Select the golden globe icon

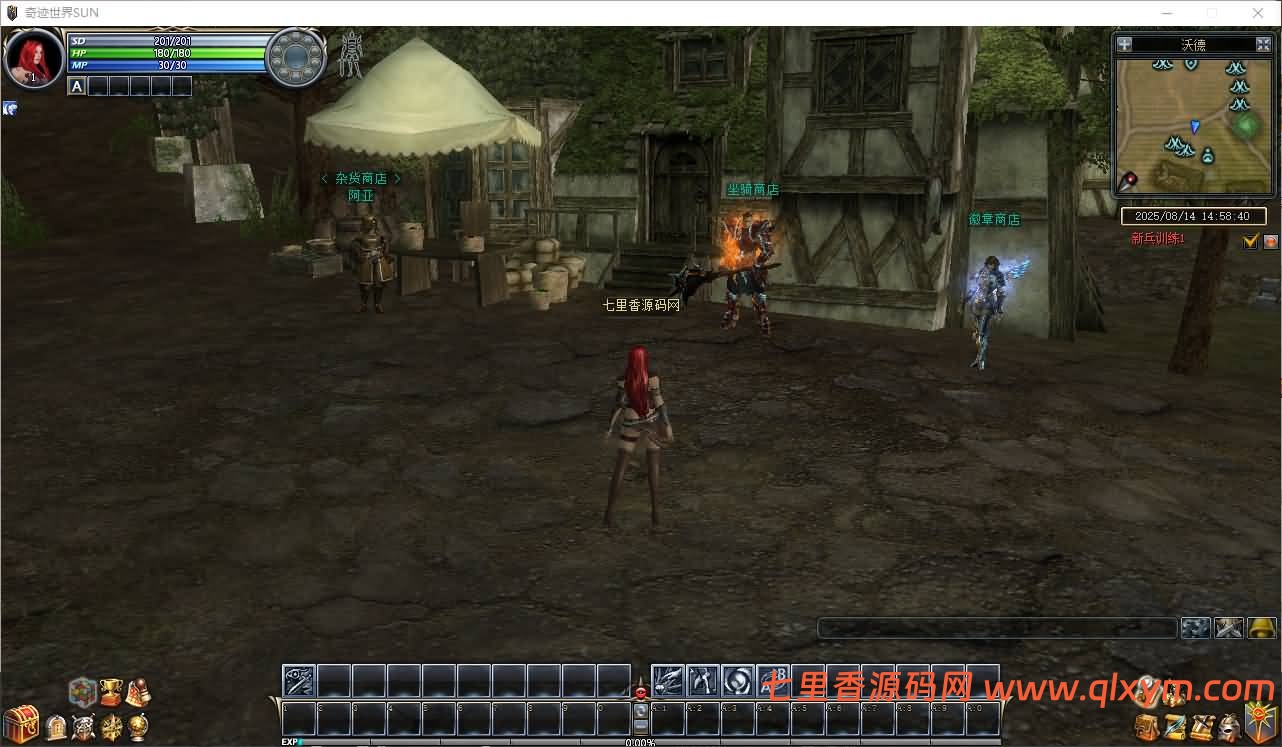[x=137, y=727]
